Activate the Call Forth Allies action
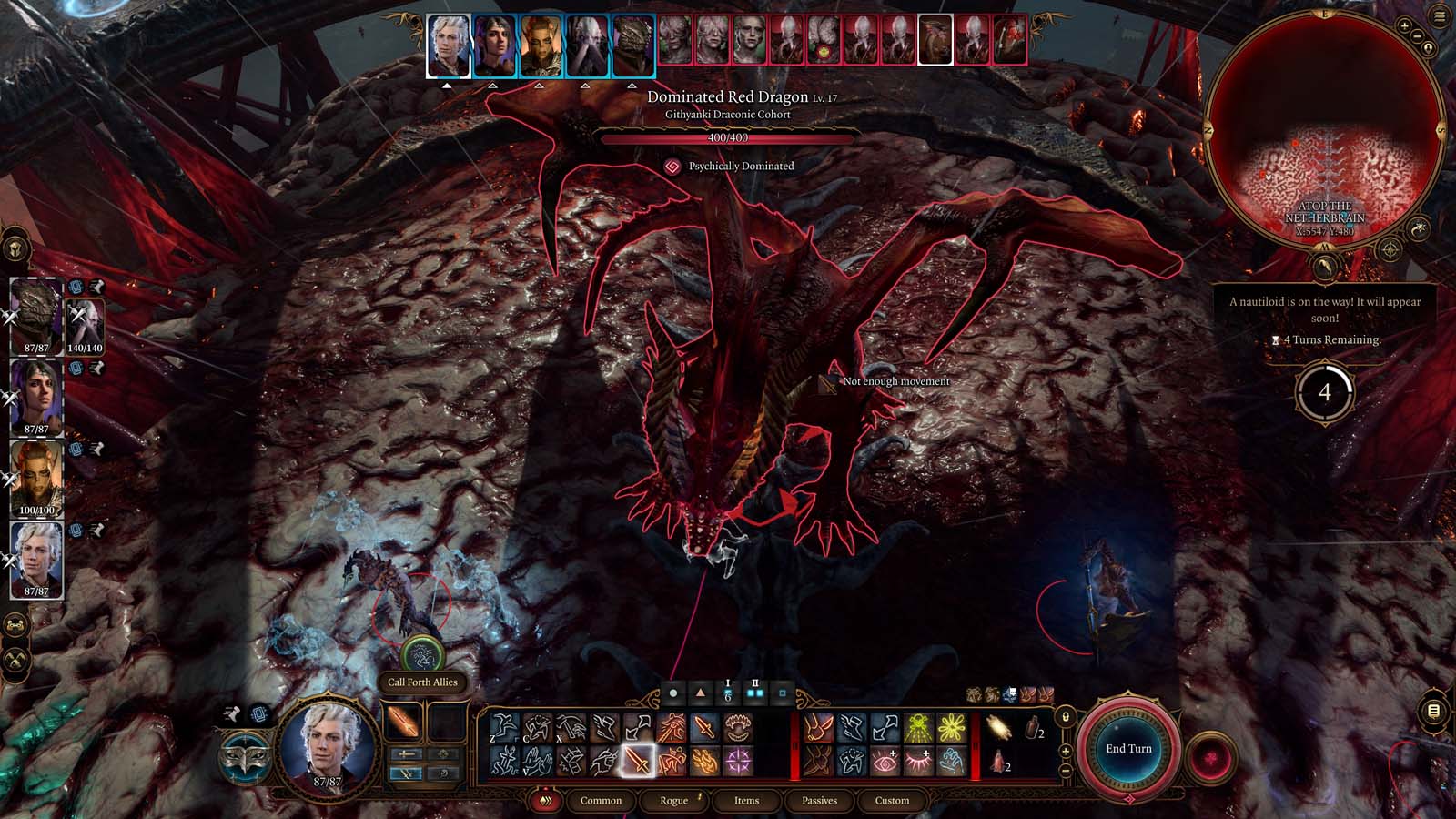The width and height of the screenshot is (1456, 819). 421,655
